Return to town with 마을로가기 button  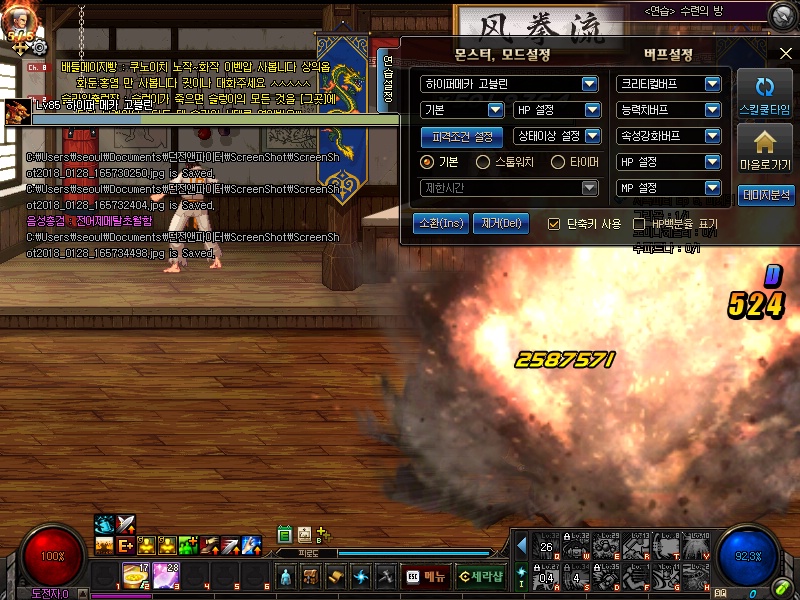(765, 150)
